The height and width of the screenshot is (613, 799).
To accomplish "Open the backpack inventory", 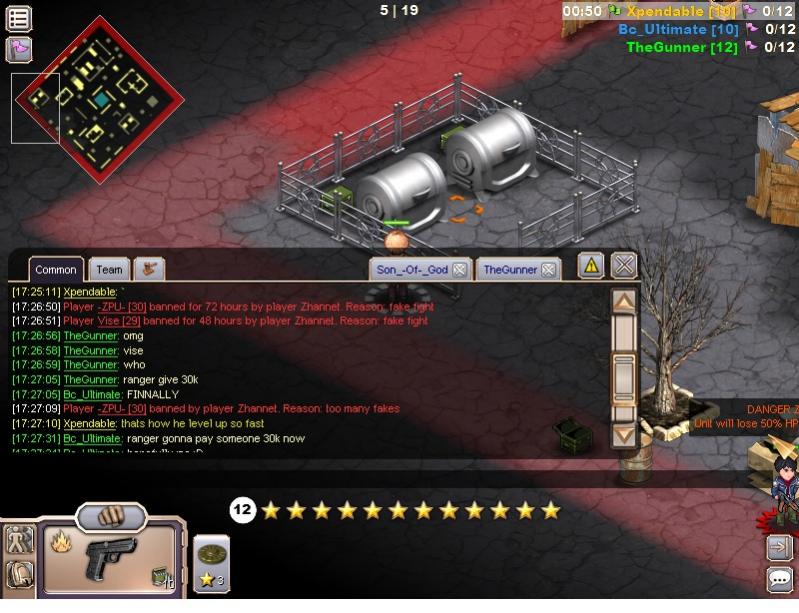I will 19,574.
